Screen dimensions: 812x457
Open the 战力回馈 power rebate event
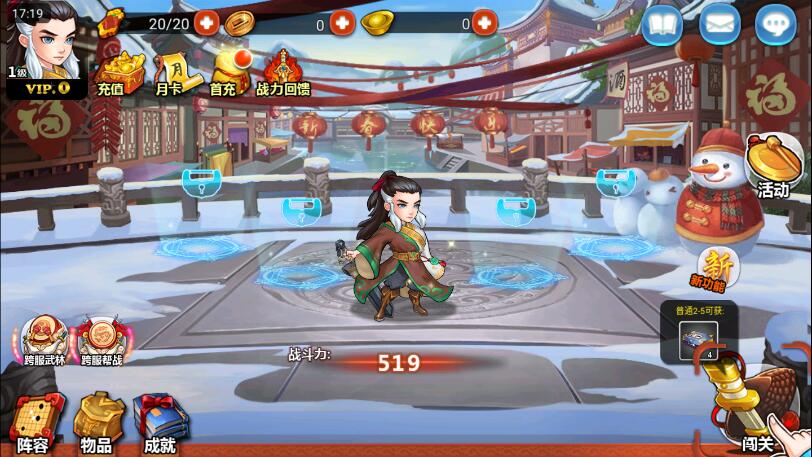pyautogui.click(x=283, y=72)
